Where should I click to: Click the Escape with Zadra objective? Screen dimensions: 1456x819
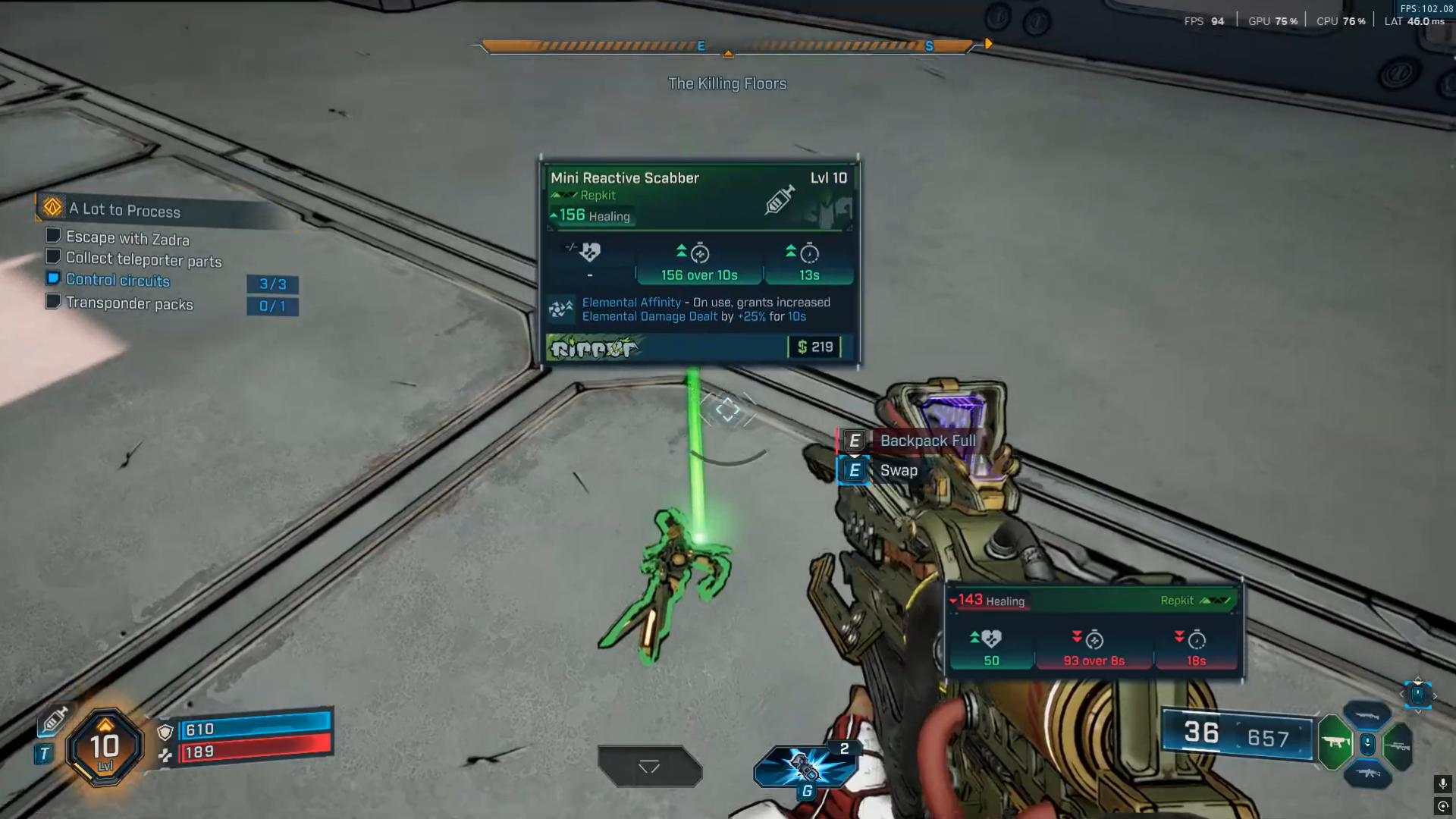pos(127,238)
